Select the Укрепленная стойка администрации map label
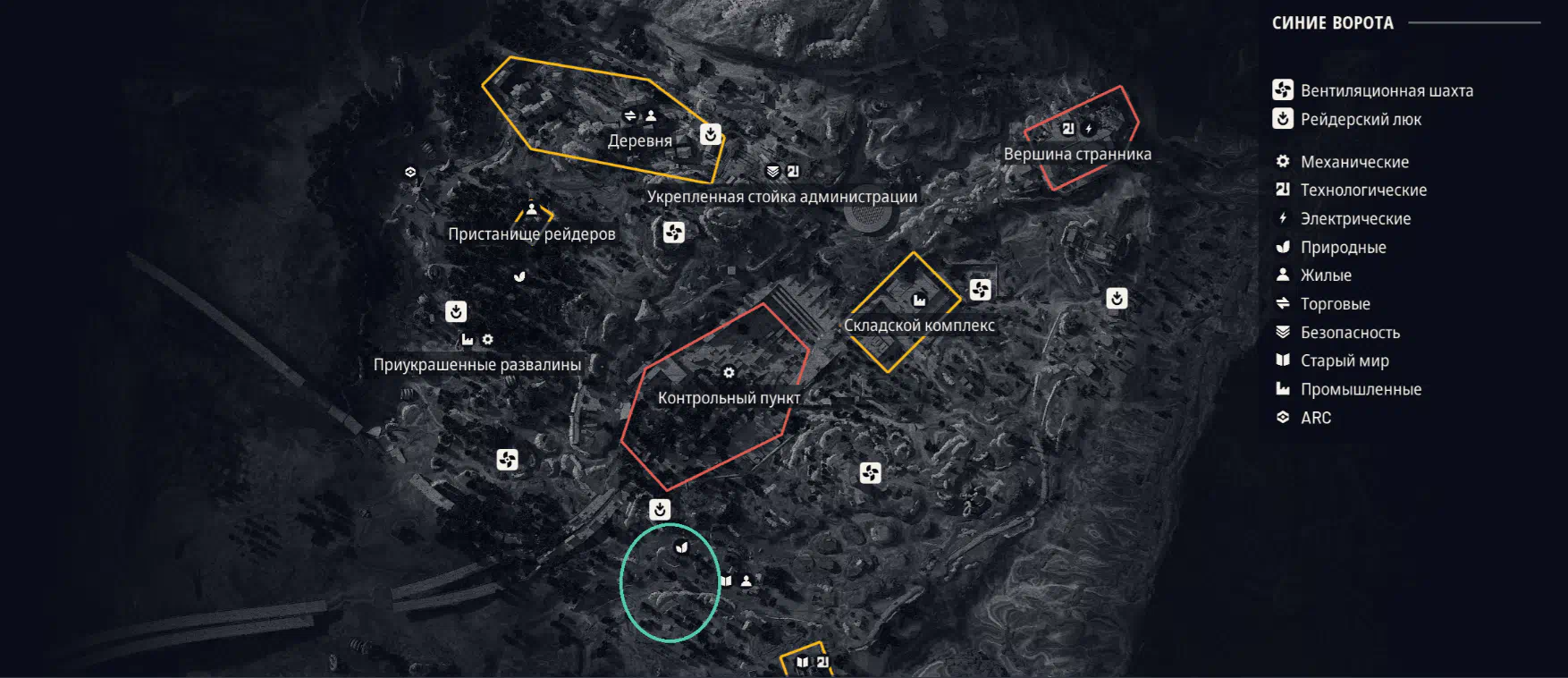 (781, 197)
